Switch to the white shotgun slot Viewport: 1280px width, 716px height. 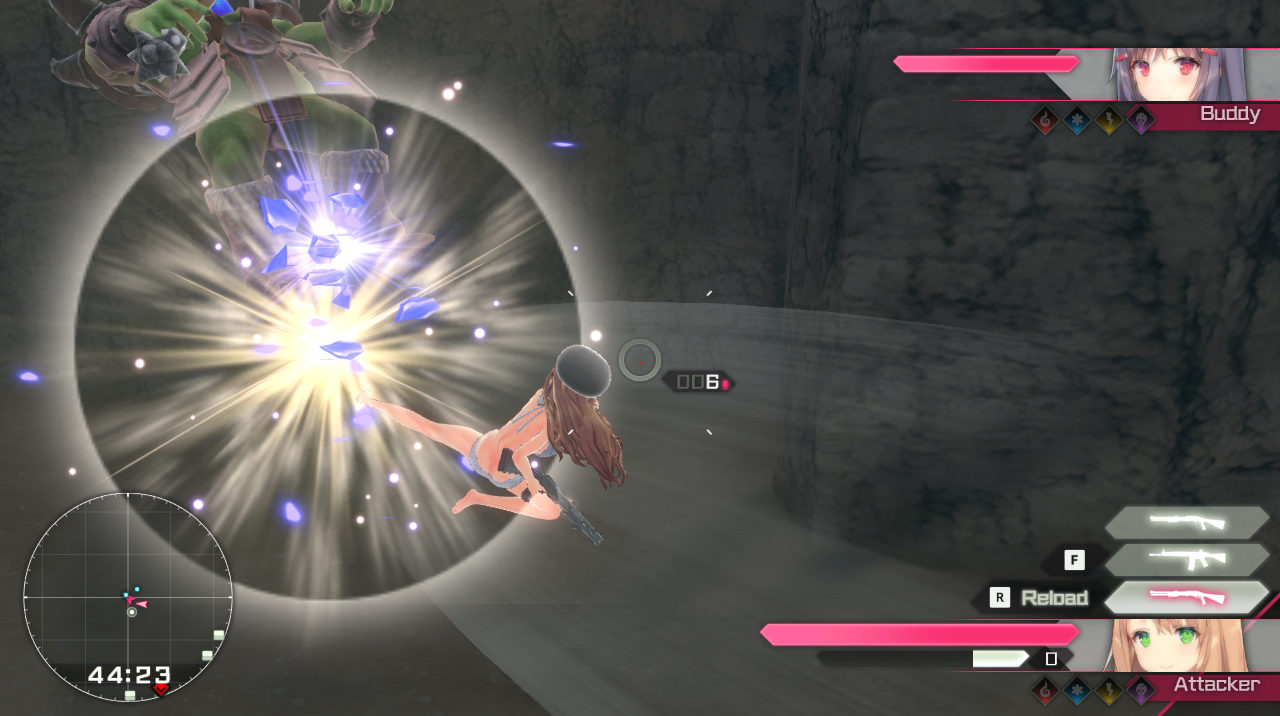coord(1187,521)
